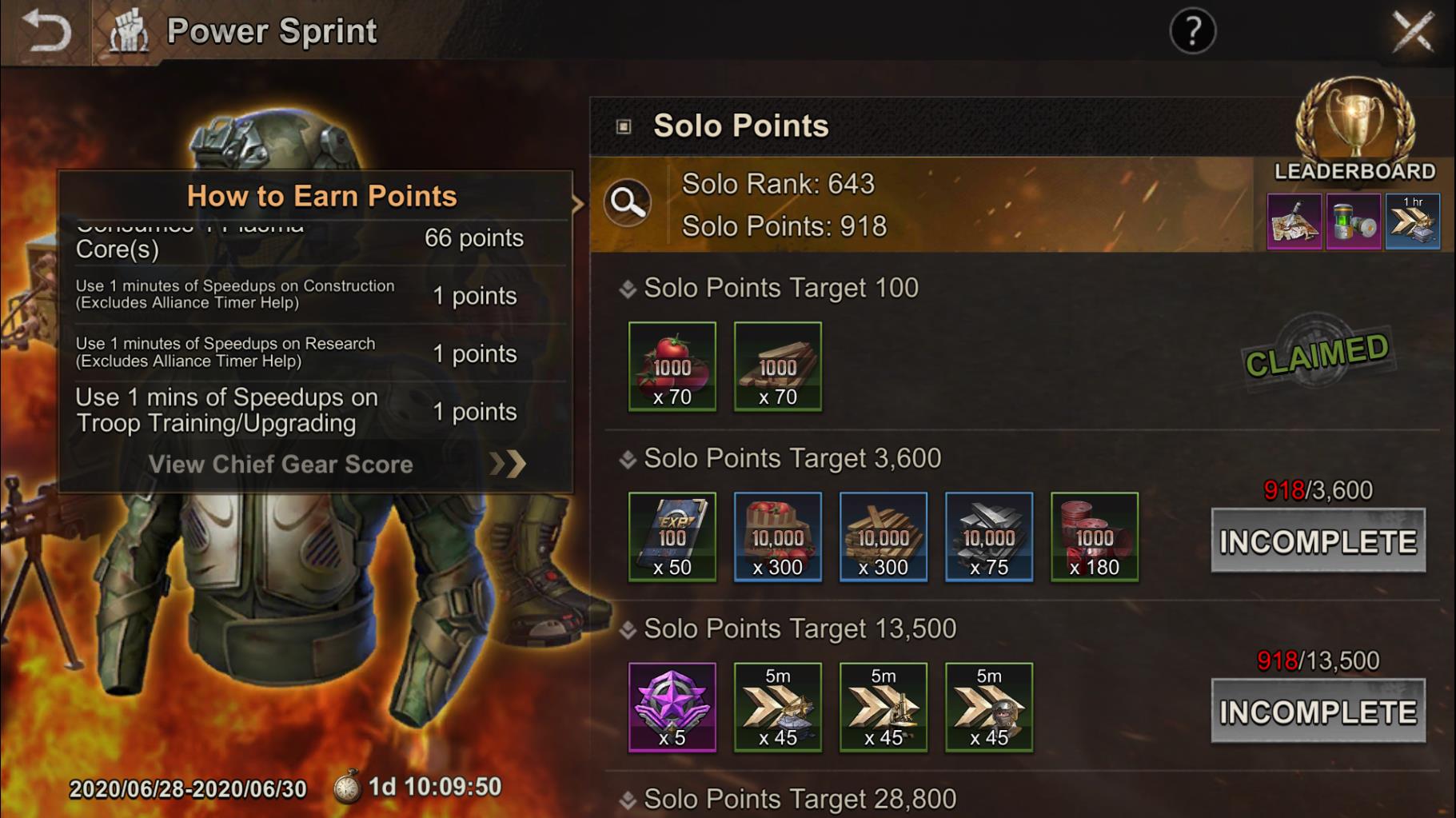Tap the magnifying glass search icon
1456x818 pixels.
pyautogui.click(x=631, y=205)
